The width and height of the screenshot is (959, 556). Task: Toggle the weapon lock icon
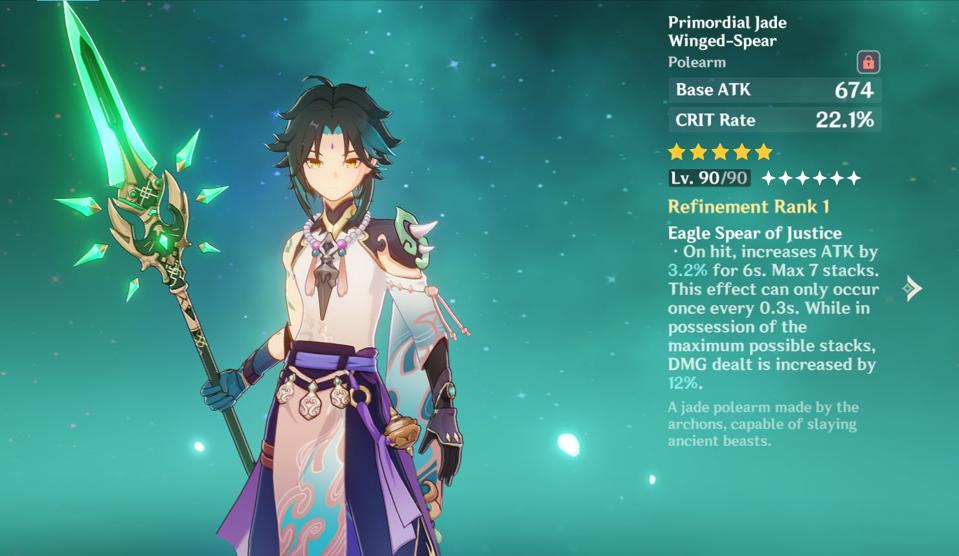tap(868, 62)
